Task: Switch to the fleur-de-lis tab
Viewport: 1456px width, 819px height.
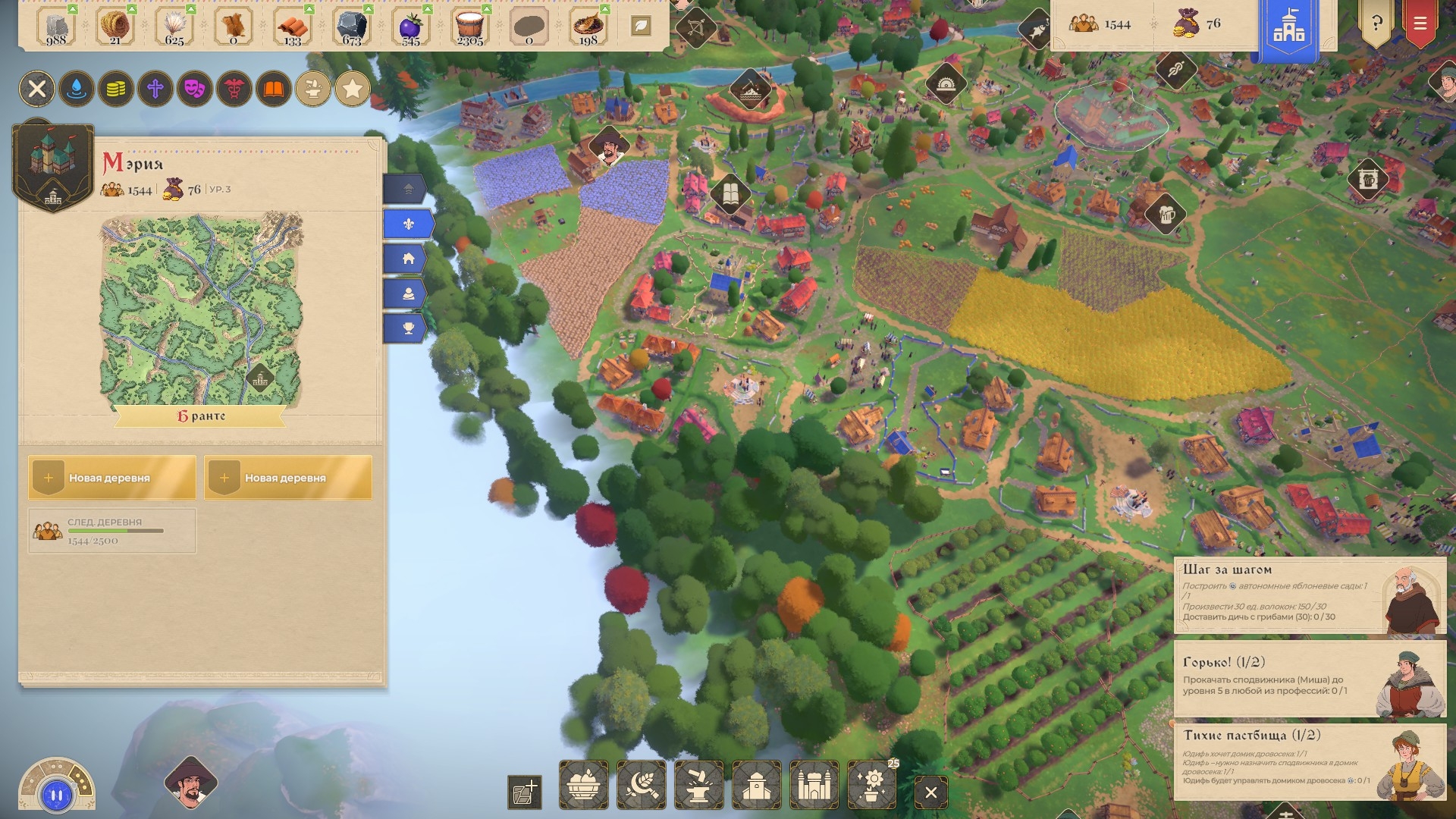Action: point(408,224)
